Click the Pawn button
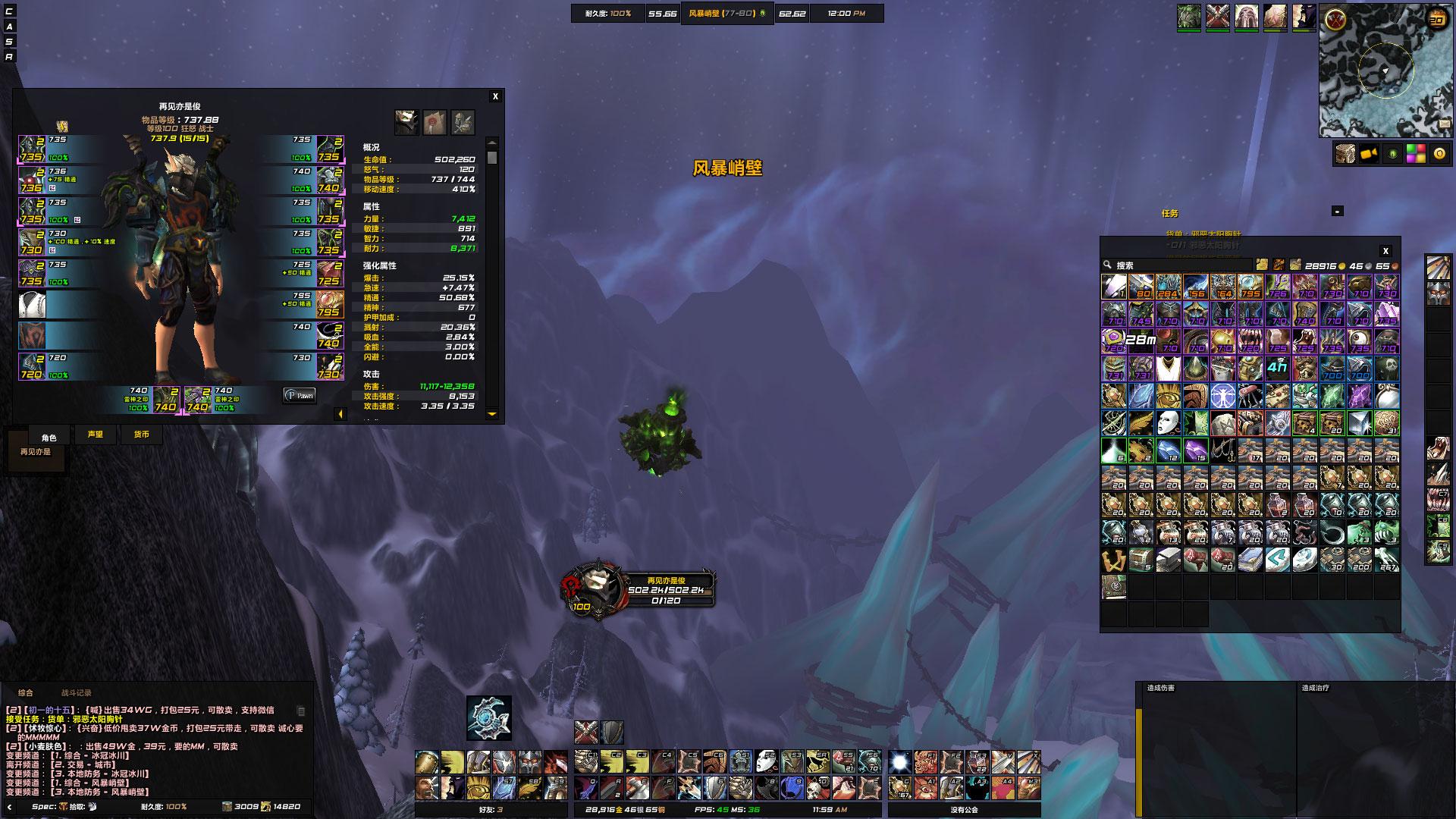Viewport: 1456px width, 819px height. [x=300, y=395]
